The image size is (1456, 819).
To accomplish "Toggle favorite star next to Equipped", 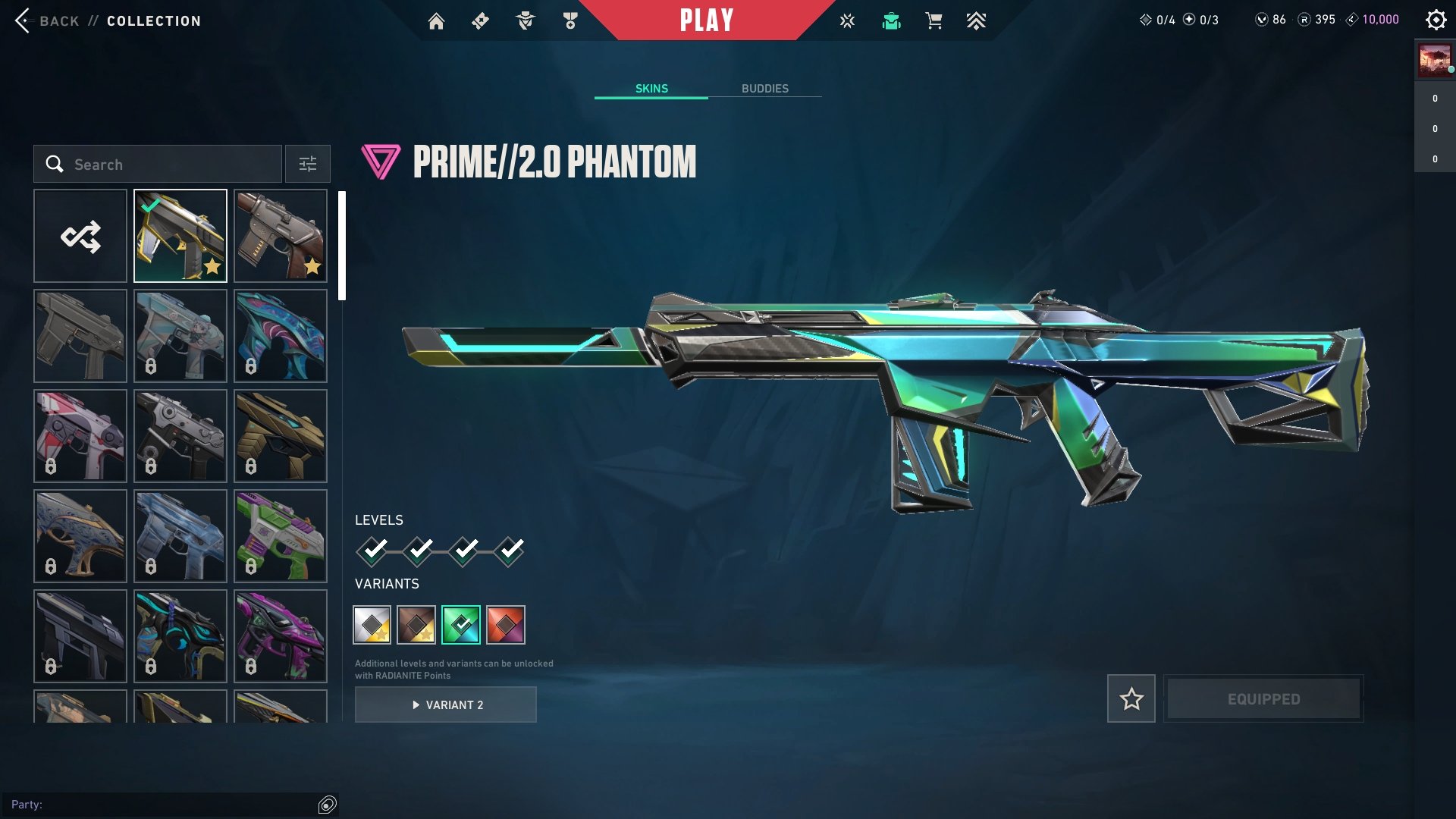I will [x=1131, y=698].
